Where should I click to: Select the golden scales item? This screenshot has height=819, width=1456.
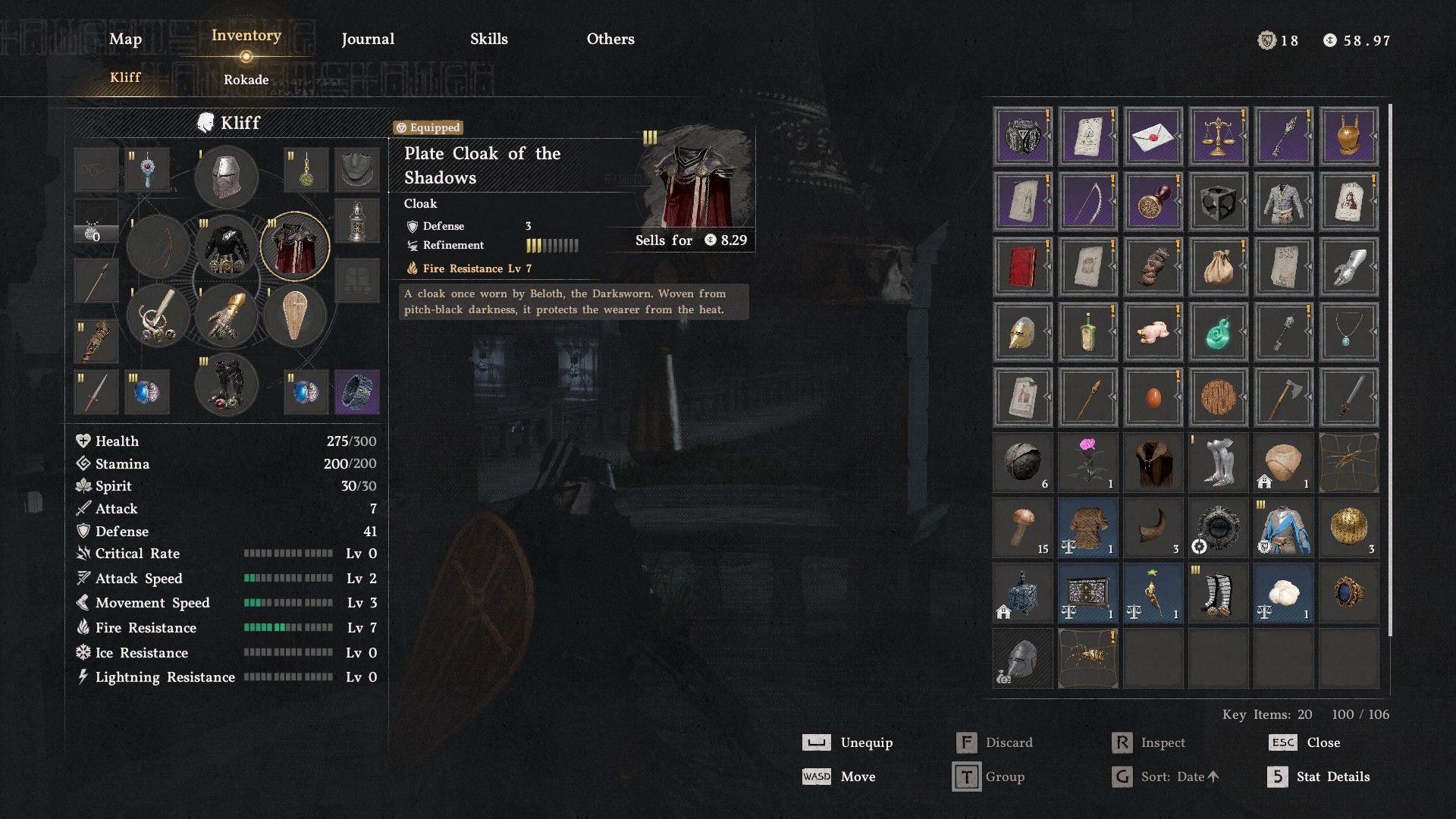1218,136
